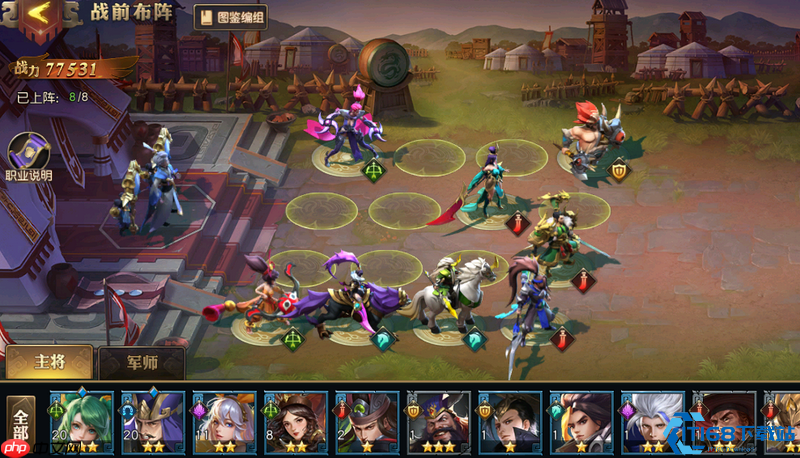800x458 pixels.
Task: Open the 职业说明 class guide scroll
Action: click(28, 155)
